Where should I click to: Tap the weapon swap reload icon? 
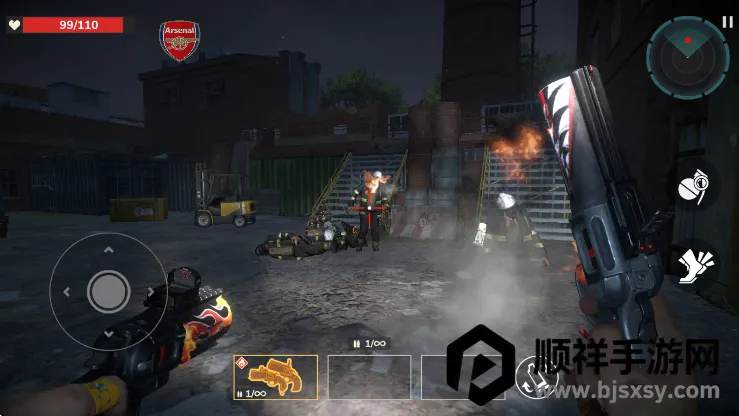point(532,377)
